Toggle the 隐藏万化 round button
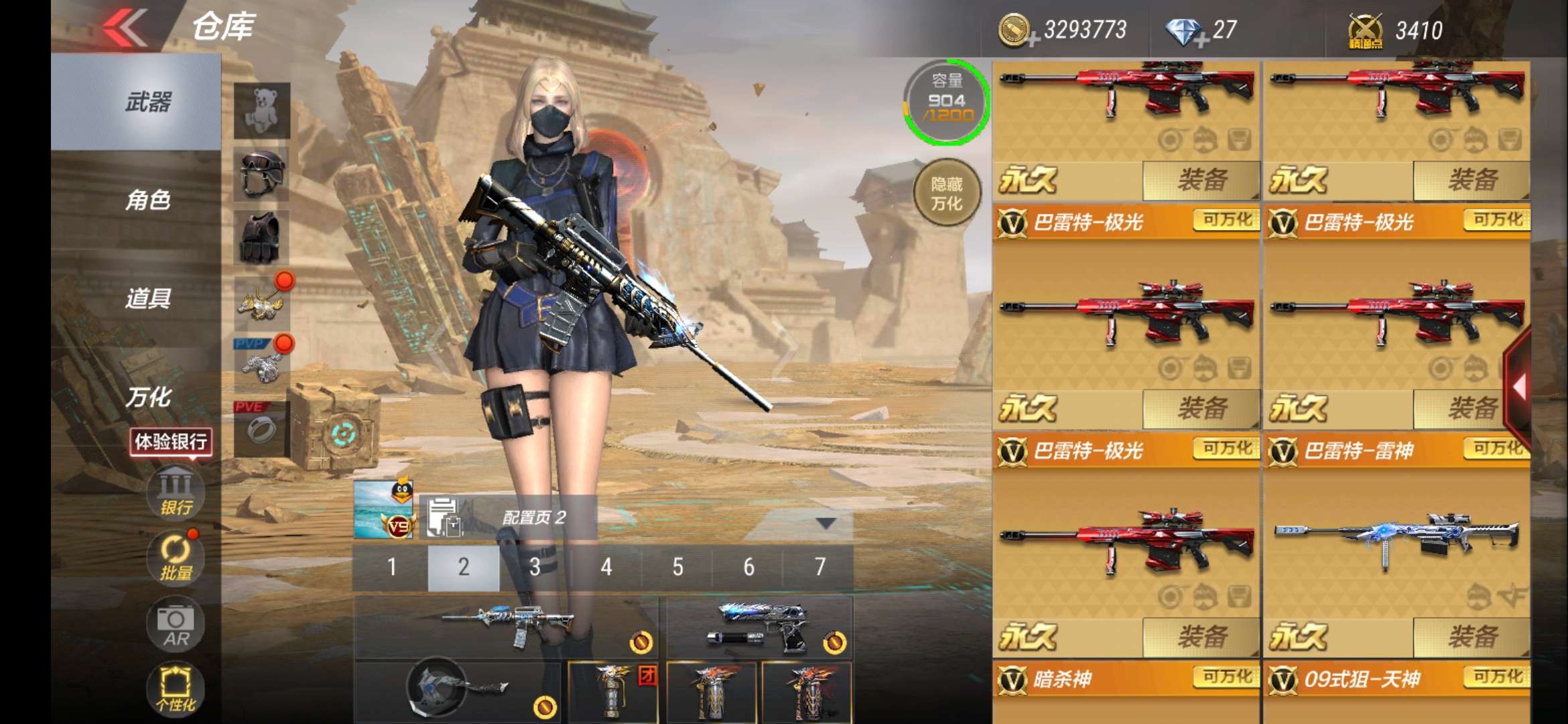Image resolution: width=1568 pixels, height=724 pixels. click(x=947, y=193)
